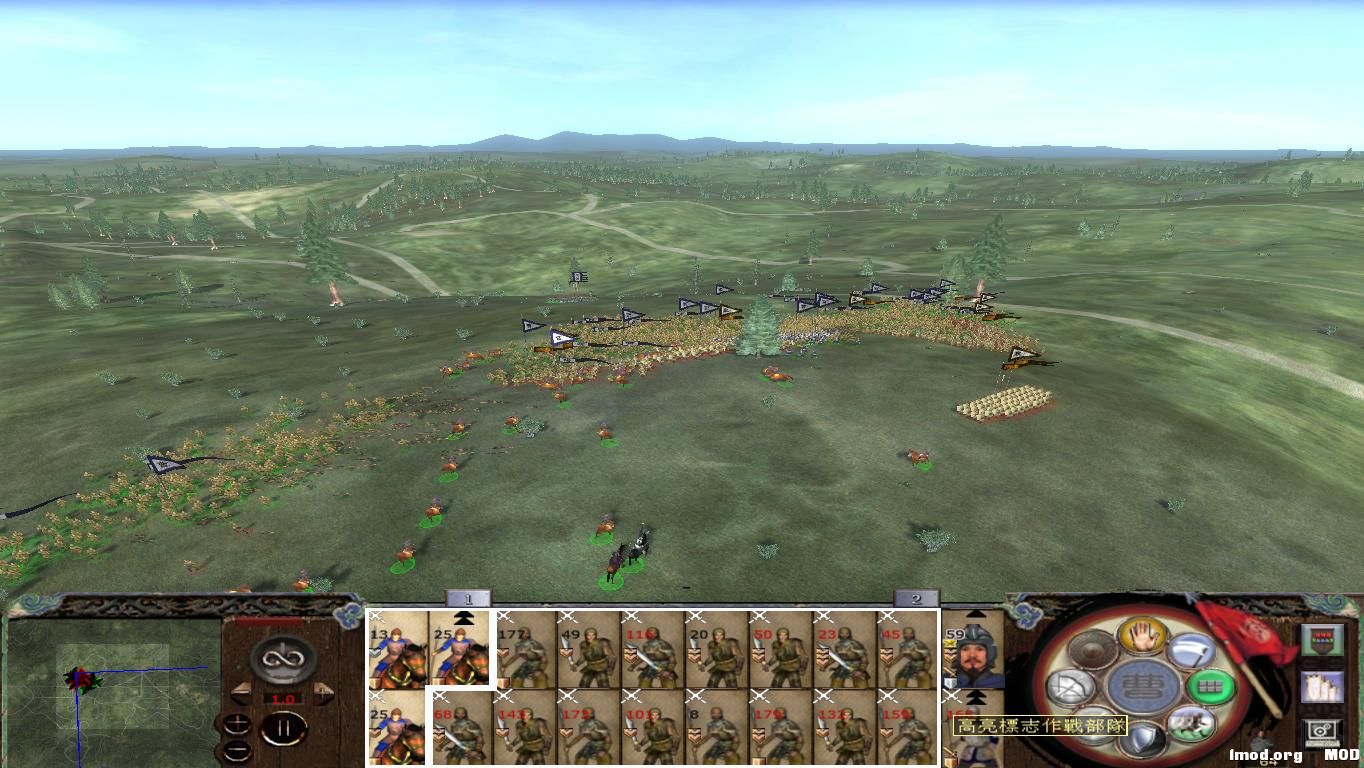1364x768 pixels.
Task: Switch to unit group tab 2
Action: [x=915, y=601]
